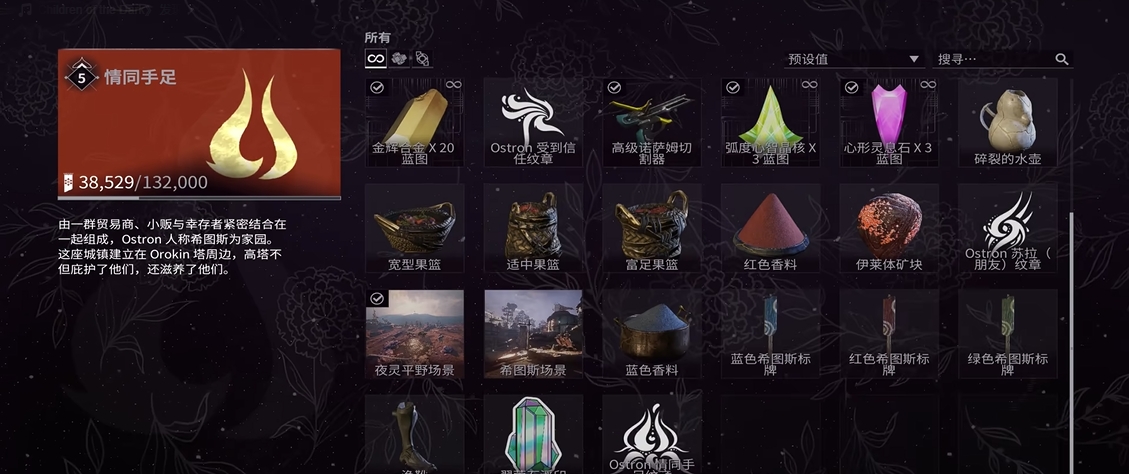Open the 预设值 sort dropdown
Screen dimensions: 1129x474
click(x=853, y=59)
